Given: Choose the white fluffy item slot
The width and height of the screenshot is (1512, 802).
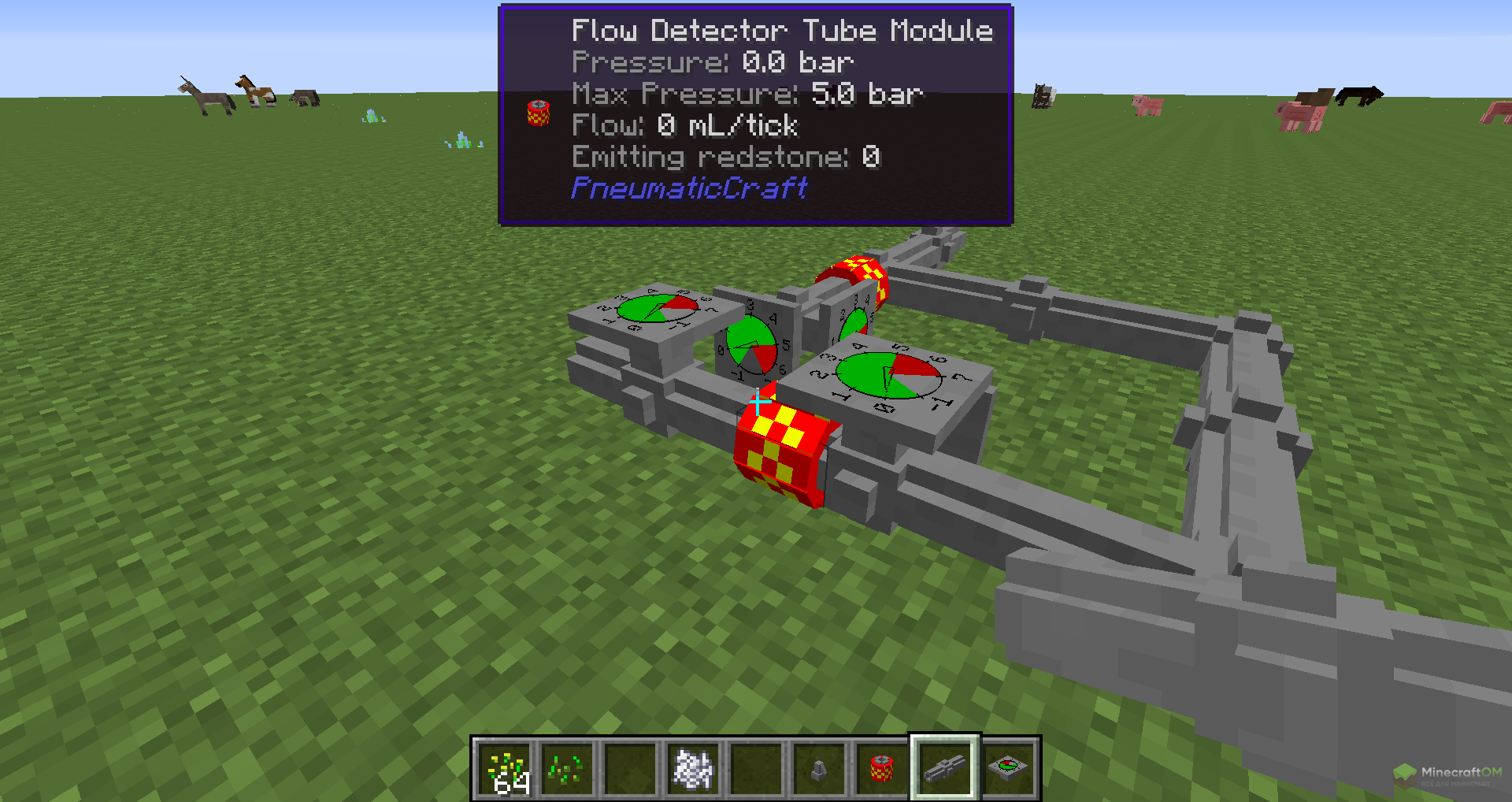Looking at the screenshot, I should [x=693, y=769].
